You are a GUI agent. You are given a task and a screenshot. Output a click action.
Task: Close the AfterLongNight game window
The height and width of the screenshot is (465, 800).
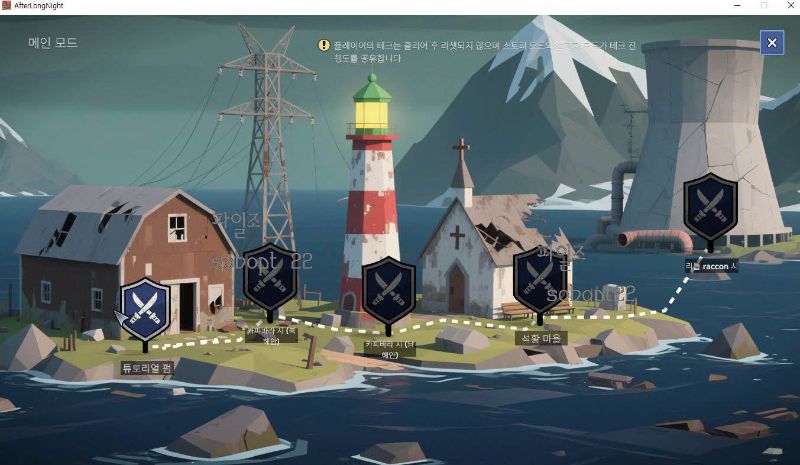tap(786, 7)
